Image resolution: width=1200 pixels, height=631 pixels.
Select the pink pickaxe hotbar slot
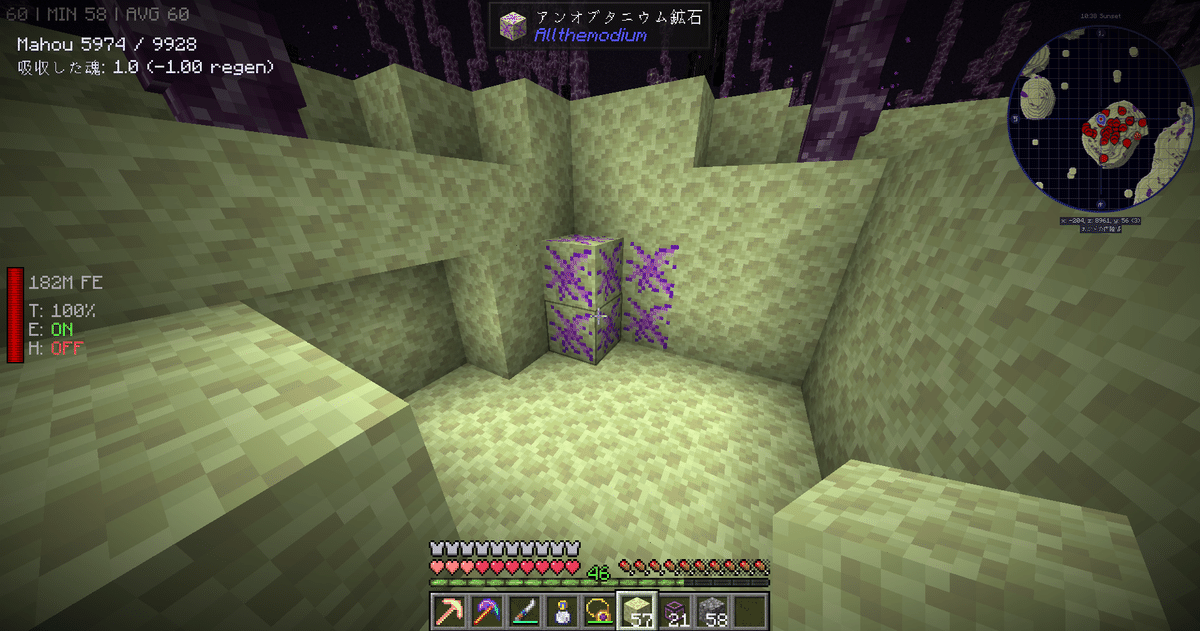(449, 611)
